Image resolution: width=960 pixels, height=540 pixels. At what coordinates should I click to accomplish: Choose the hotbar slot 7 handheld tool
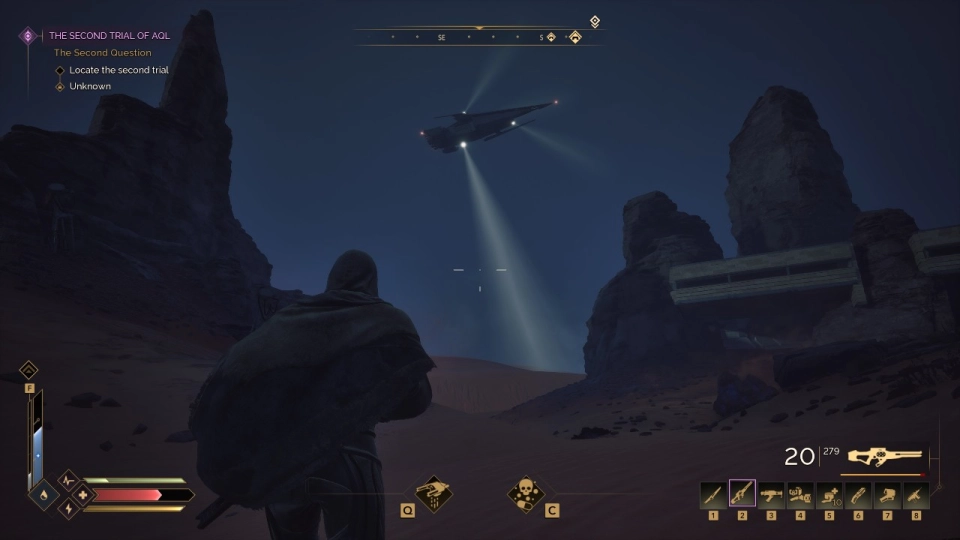pyautogui.click(x=887, y=494)
